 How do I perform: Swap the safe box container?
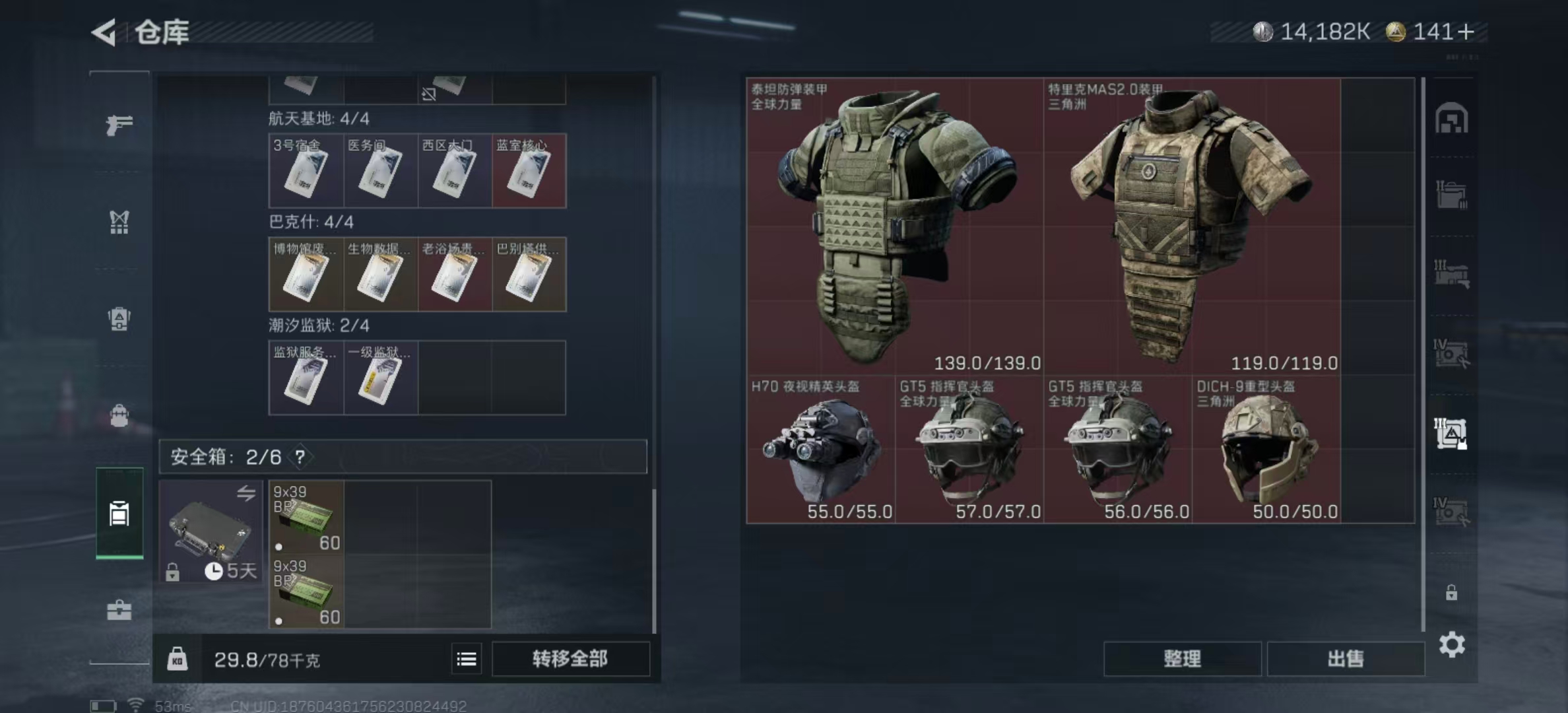pyautogui.click(x=245, y=493)
